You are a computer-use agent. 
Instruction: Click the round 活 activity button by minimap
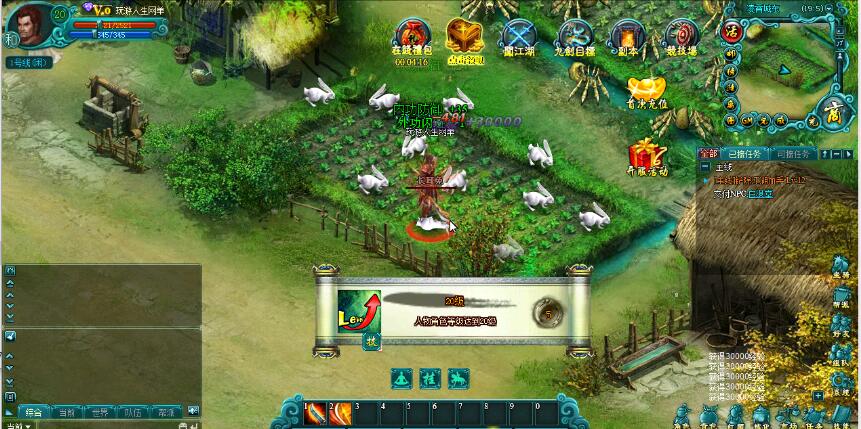pos(730,30)
